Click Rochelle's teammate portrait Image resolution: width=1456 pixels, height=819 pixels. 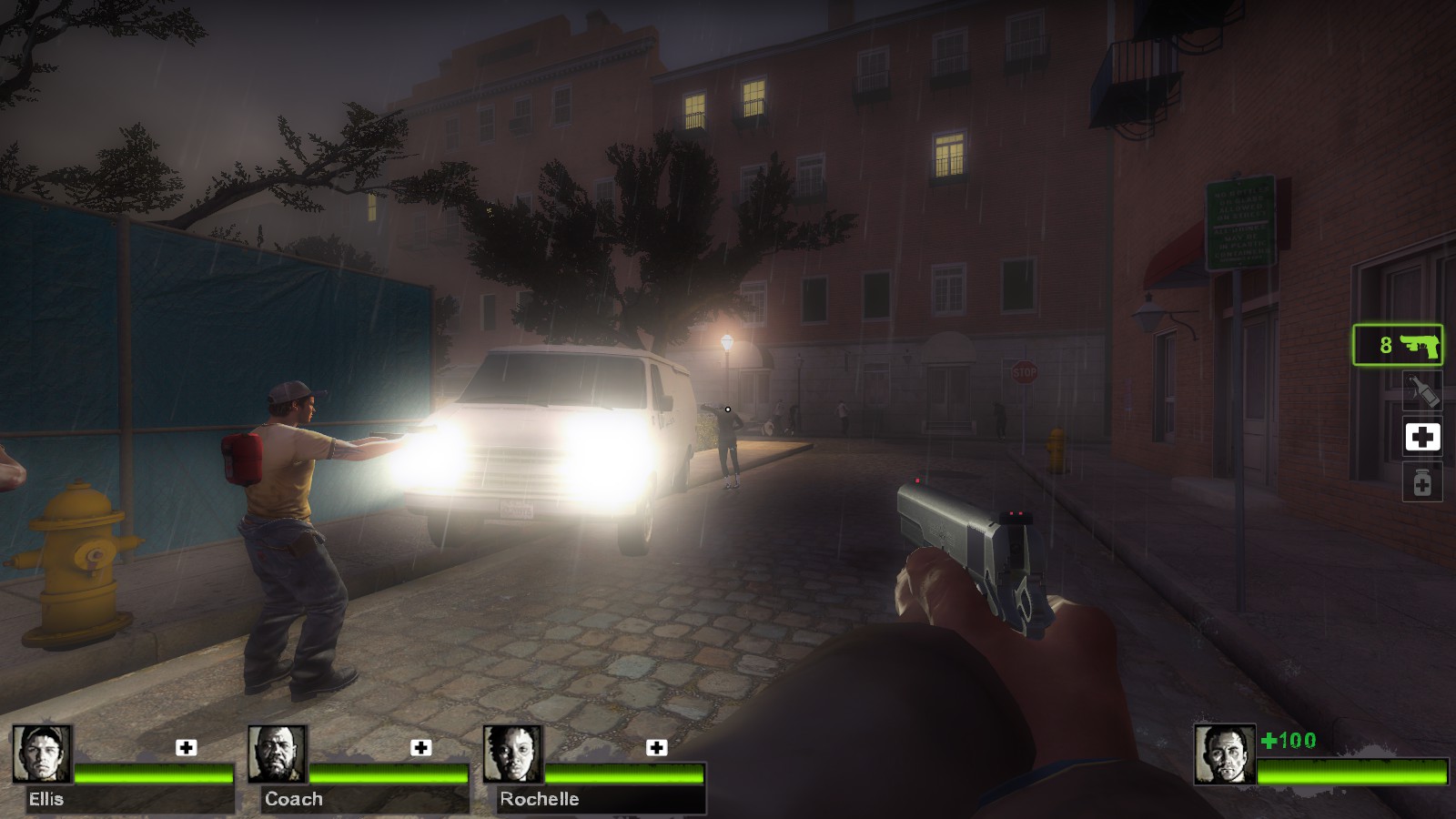coord(512,754)
